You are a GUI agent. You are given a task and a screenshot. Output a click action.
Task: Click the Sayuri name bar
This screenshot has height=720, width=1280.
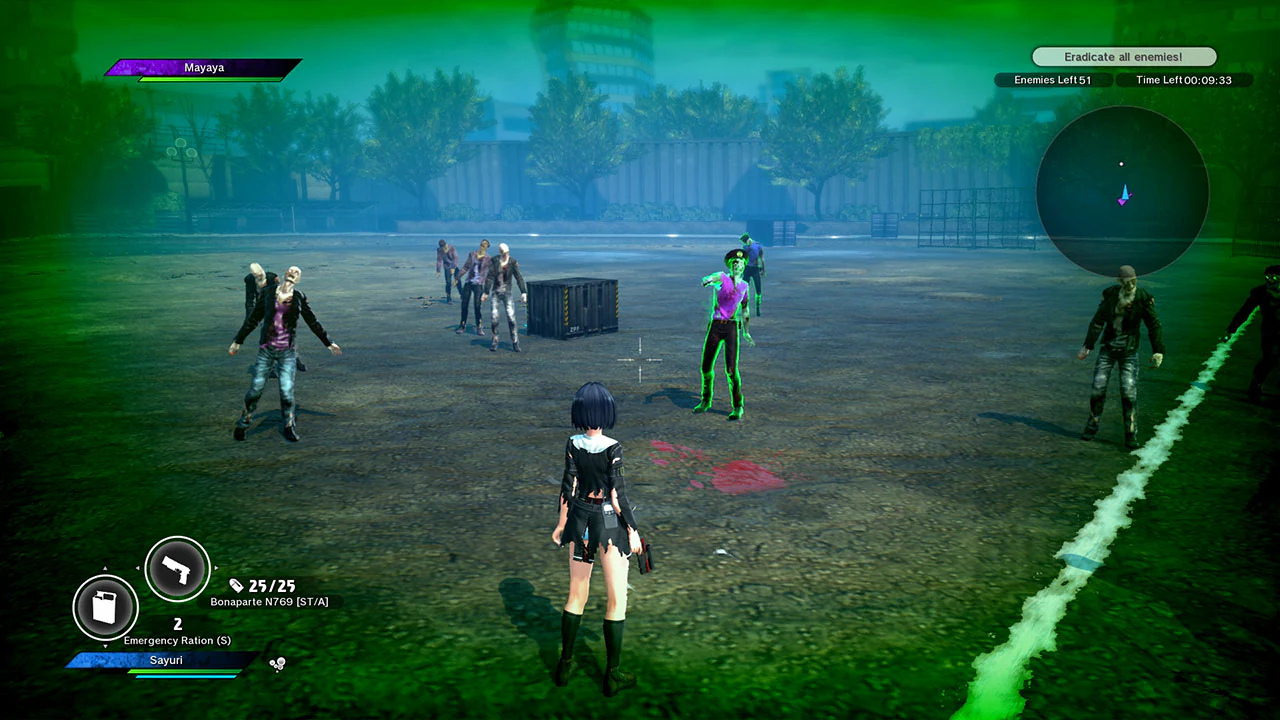[x=166, y=660]
